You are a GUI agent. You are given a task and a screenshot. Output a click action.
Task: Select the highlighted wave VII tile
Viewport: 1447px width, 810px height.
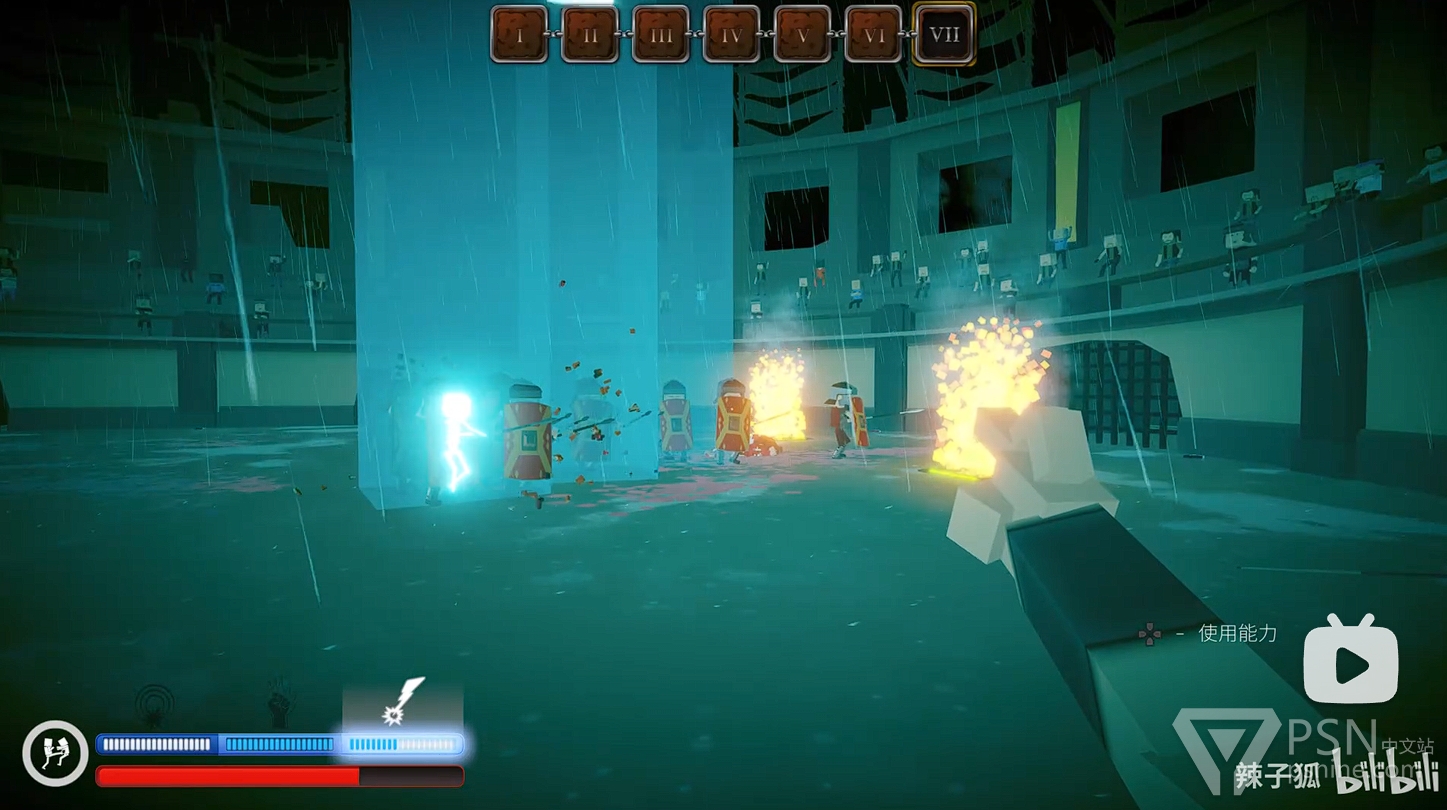pos(944,35)
